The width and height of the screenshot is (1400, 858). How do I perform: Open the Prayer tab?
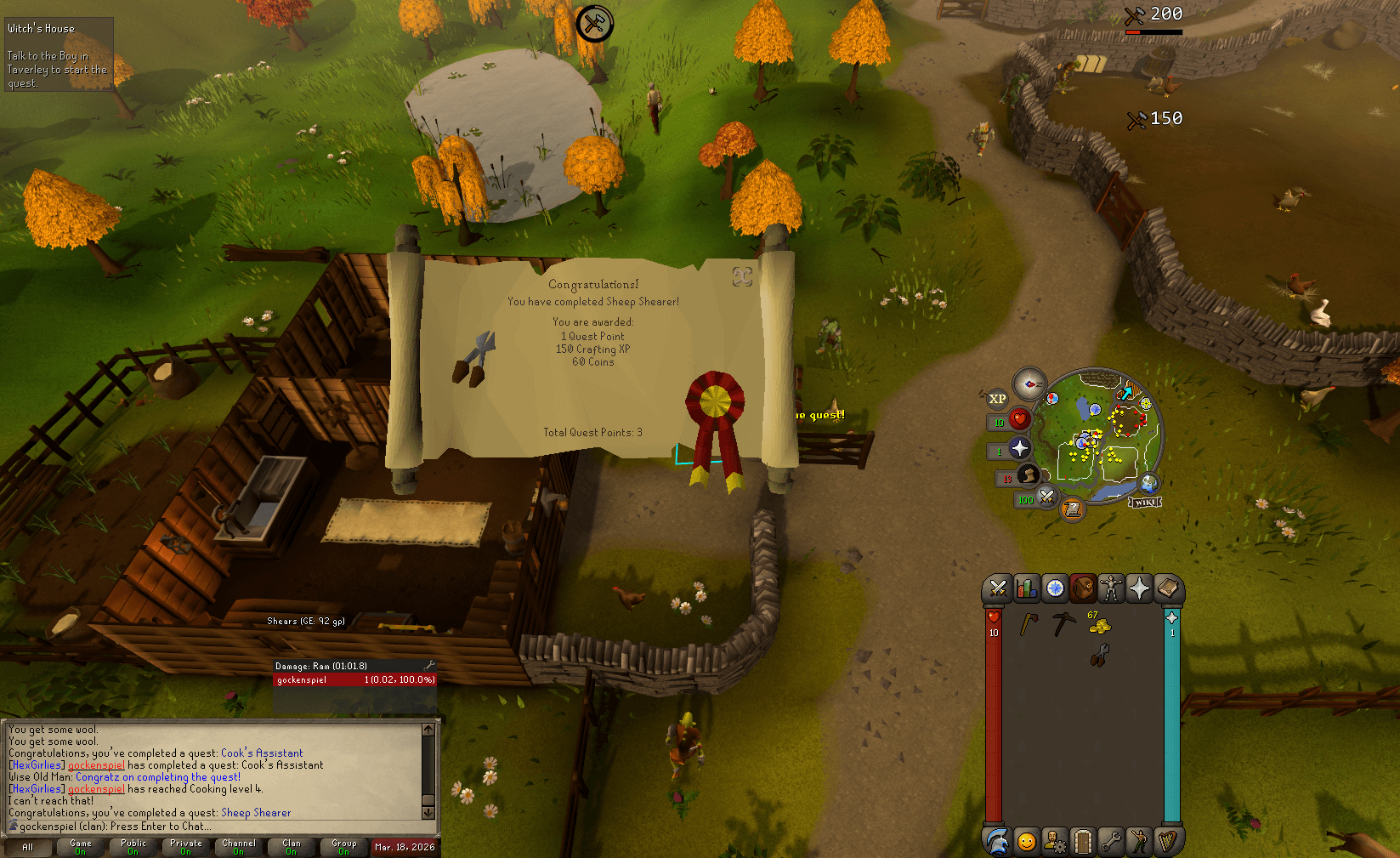pyautogui.click(x=1140, y=588)
